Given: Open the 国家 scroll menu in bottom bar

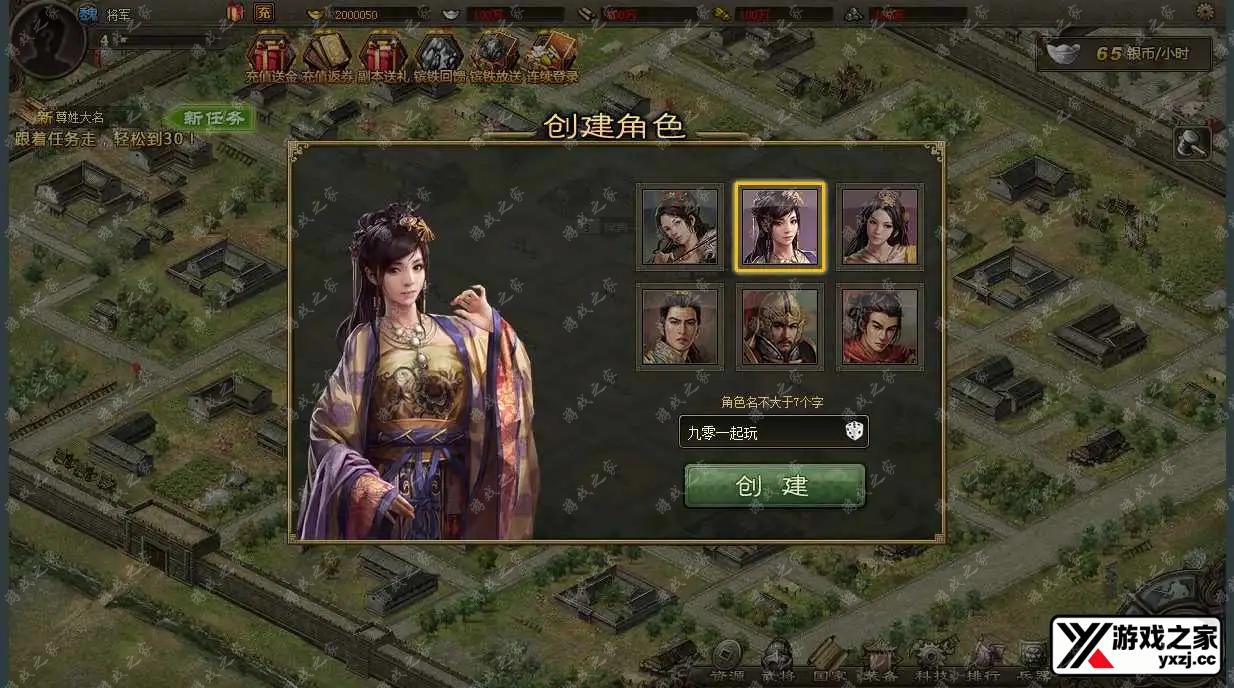Looking at the screenshot, I should tap(827, 658).
